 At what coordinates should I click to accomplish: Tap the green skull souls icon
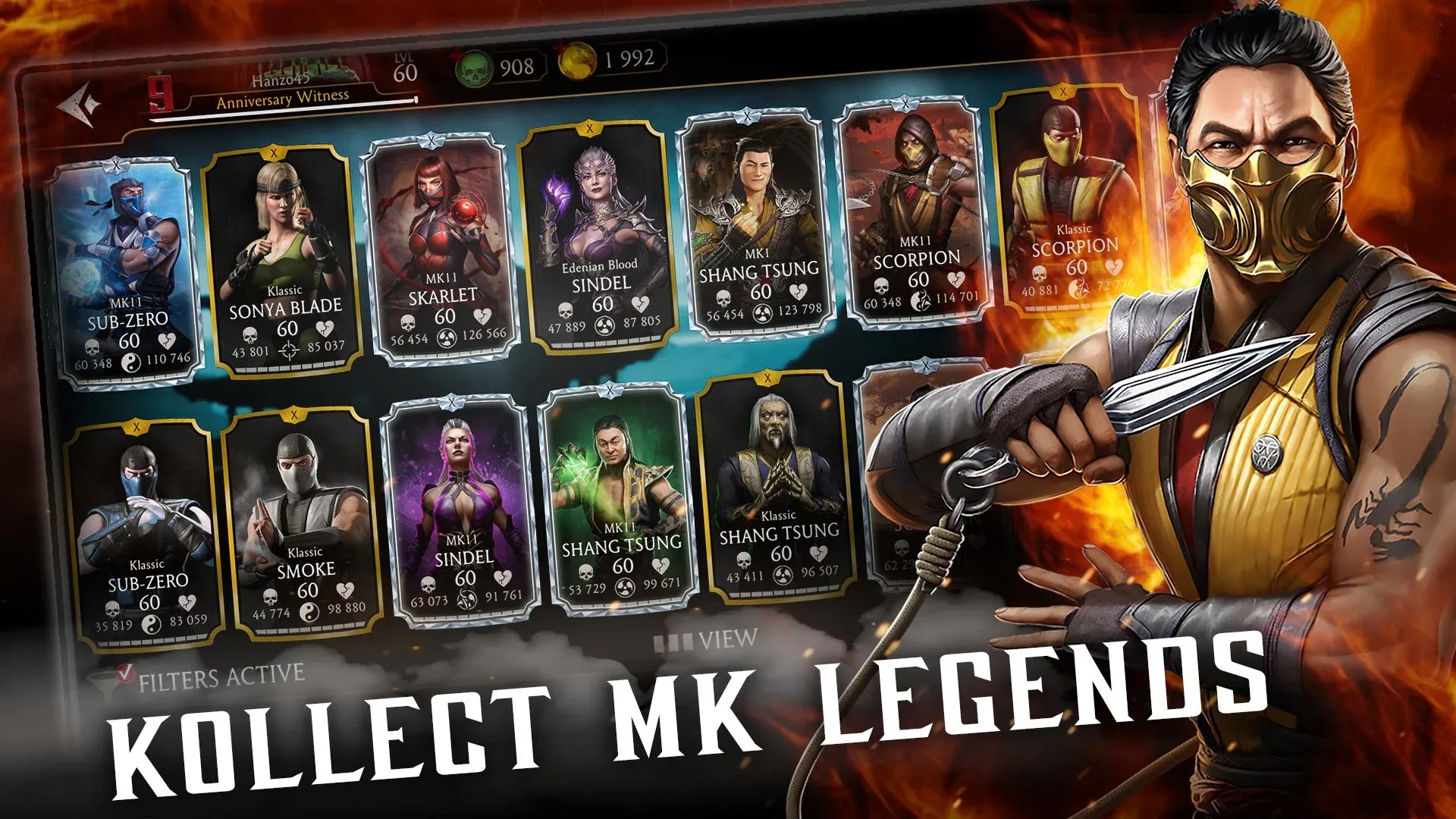474,66
